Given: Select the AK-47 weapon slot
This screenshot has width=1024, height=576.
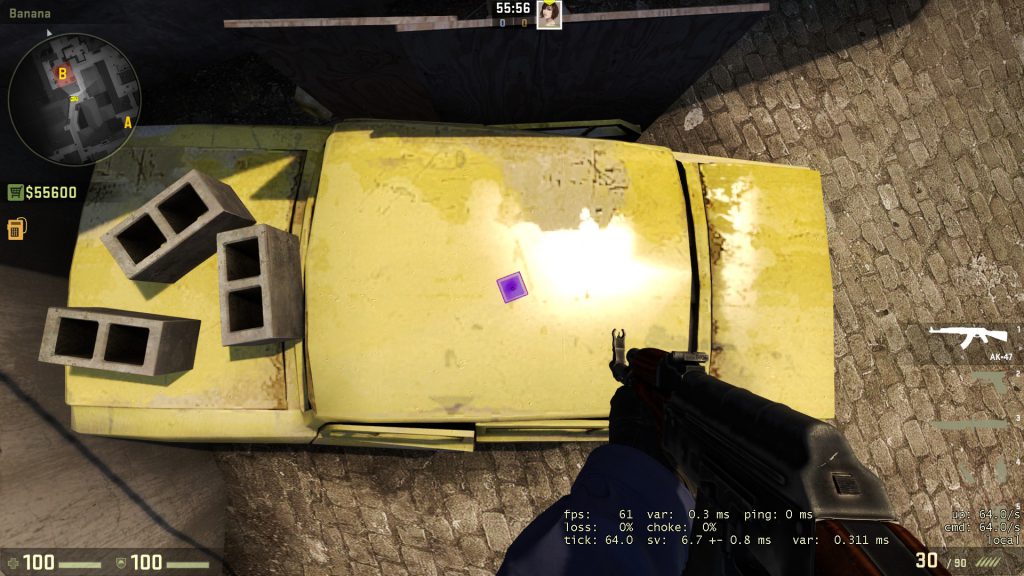Looking at the screenshot, I should [x=967, y=338].
